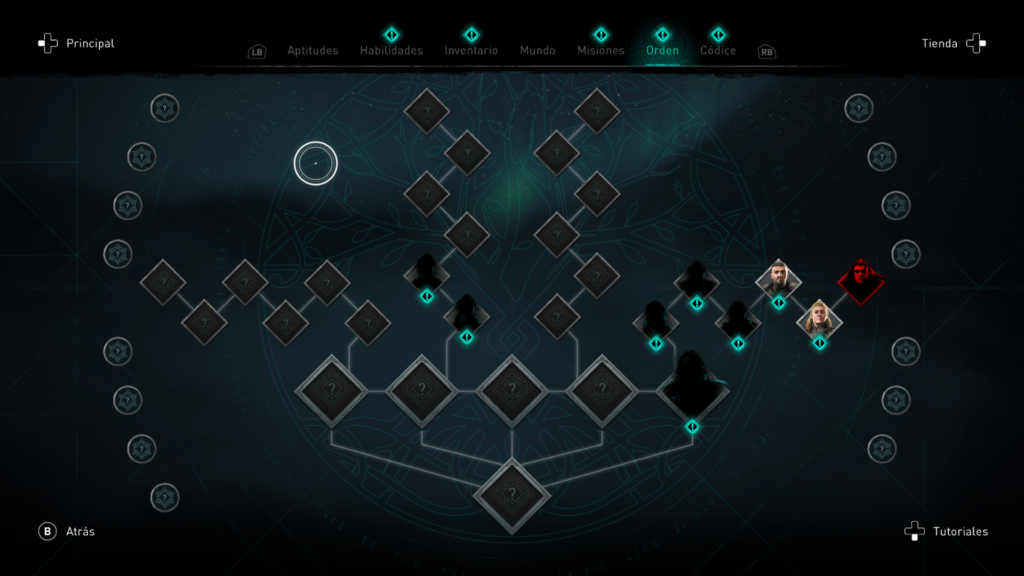The image size is (1024, 576).
Task: Go to the Inventario tab
Action: [x=471, y=50]
